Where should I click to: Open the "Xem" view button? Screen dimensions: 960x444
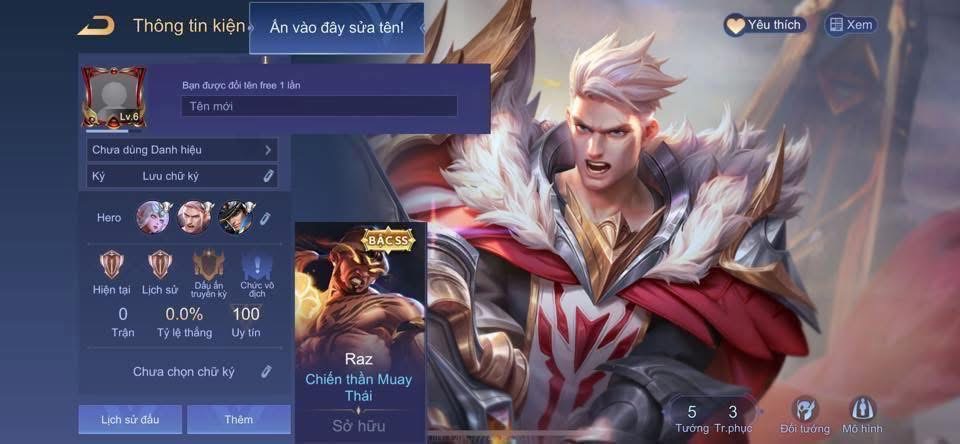(850, 25)
